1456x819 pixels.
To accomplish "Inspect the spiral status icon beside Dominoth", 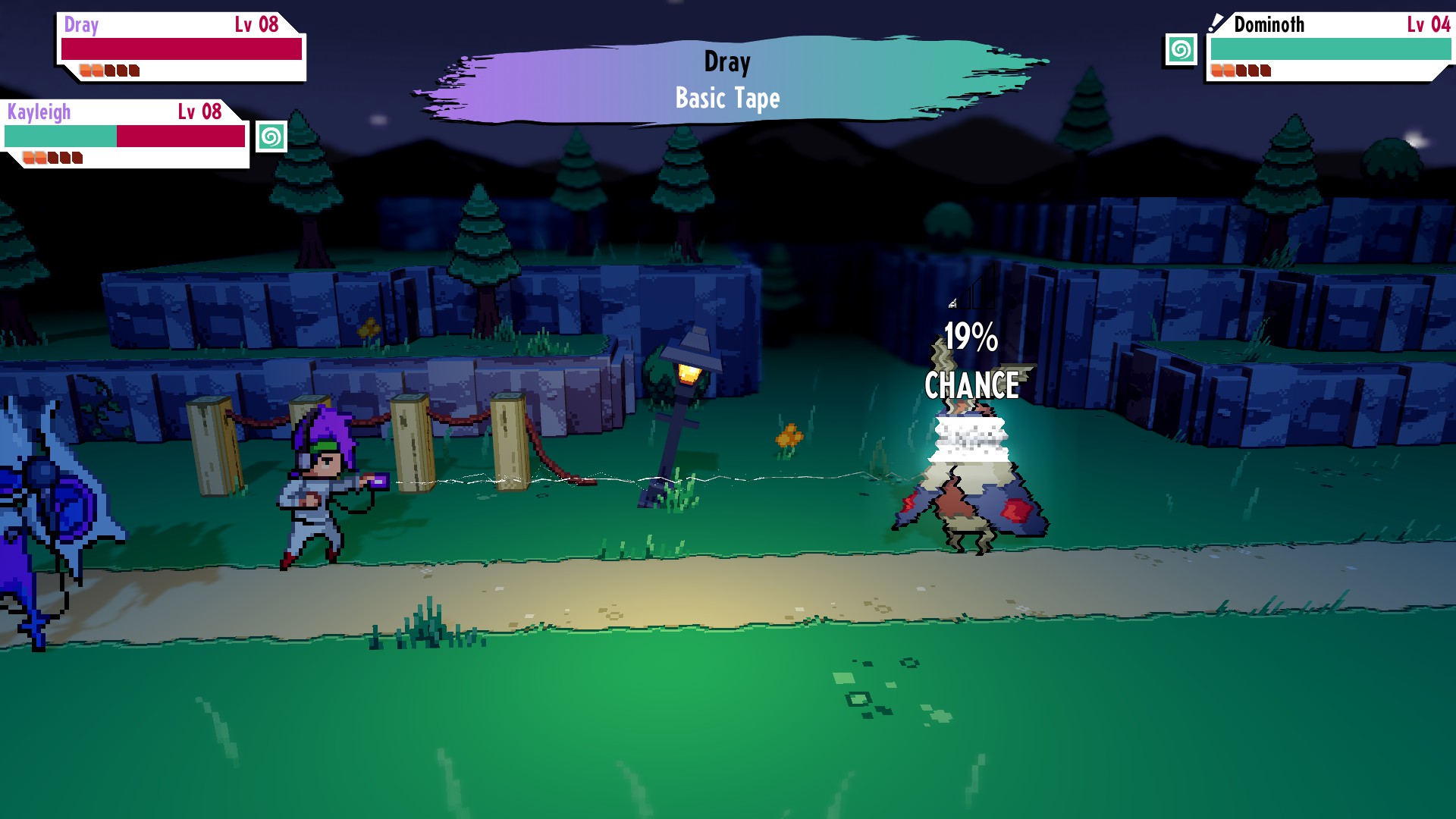I will tap(1180, 50).
